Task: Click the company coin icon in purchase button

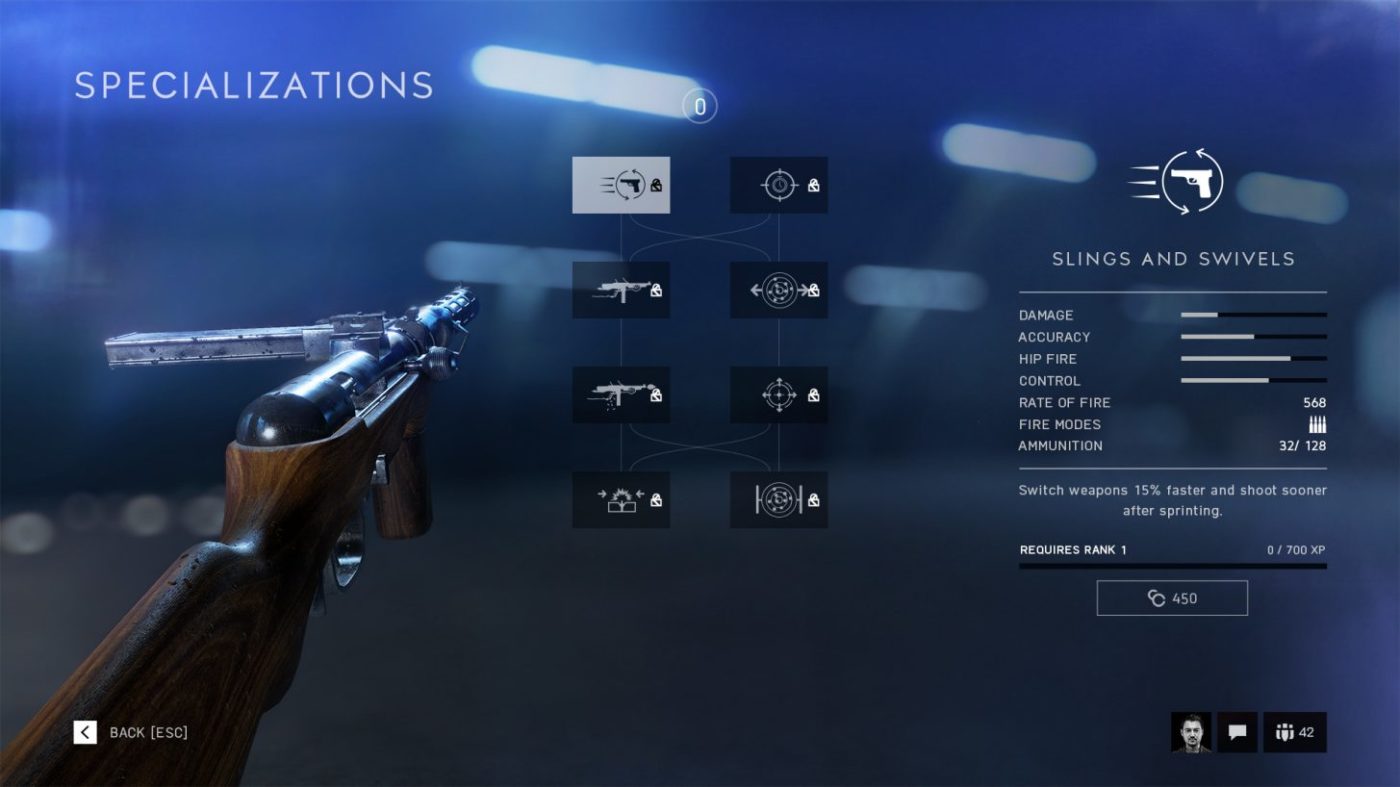Action: (1155, 597)
